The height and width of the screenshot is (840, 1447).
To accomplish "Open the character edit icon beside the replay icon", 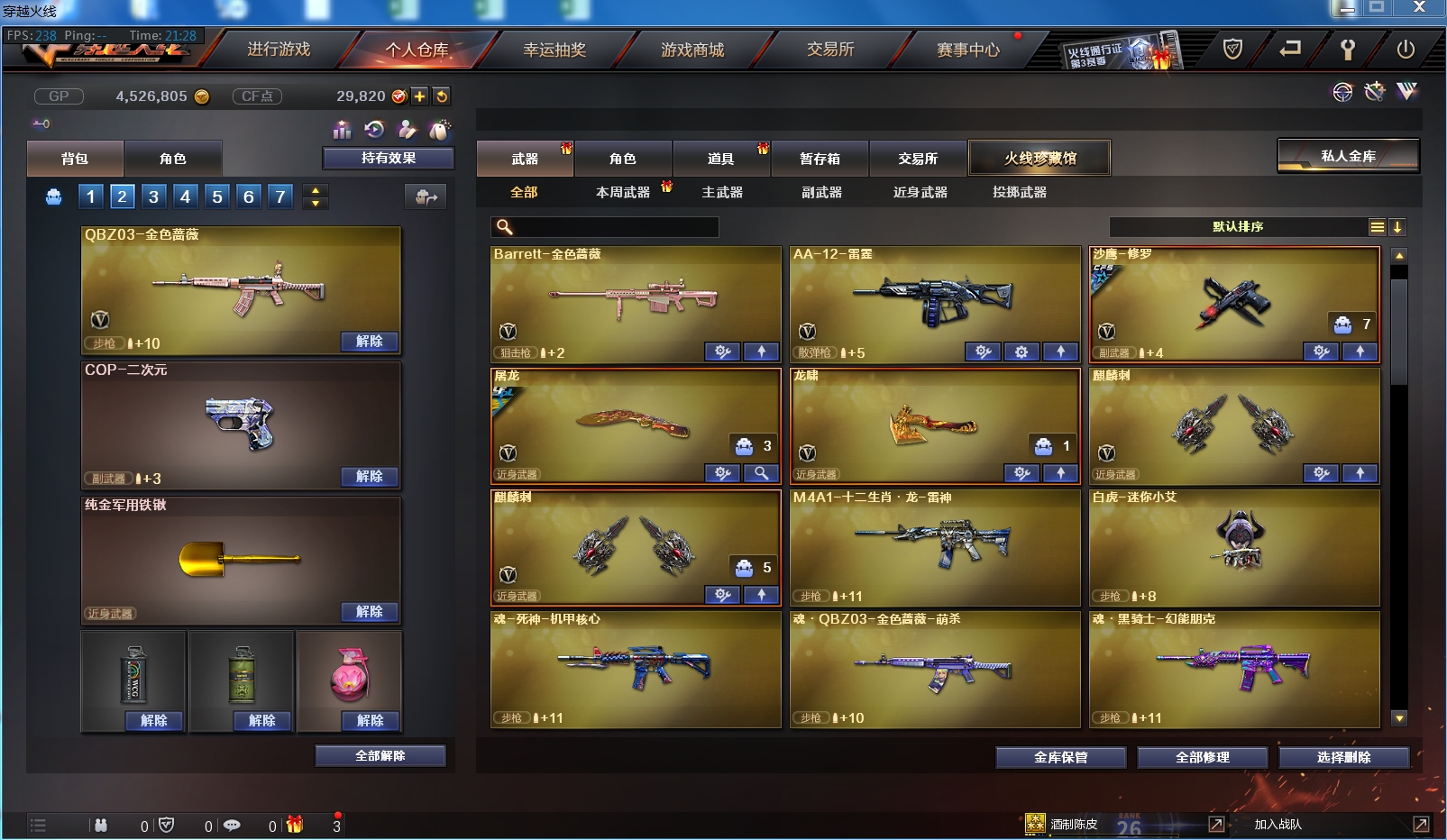I will click(x=408, y=130).
